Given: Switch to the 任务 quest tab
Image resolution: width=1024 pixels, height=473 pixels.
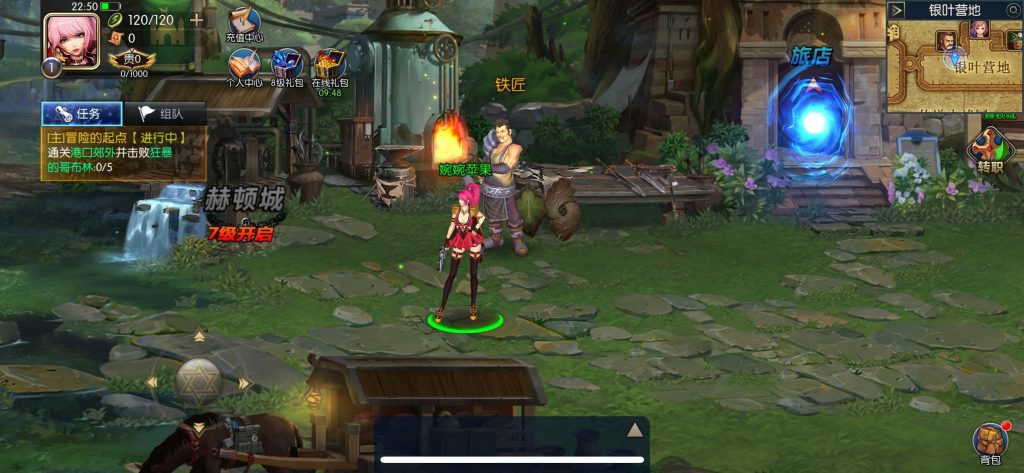Looking at the screenshot, I should point(82,113).
